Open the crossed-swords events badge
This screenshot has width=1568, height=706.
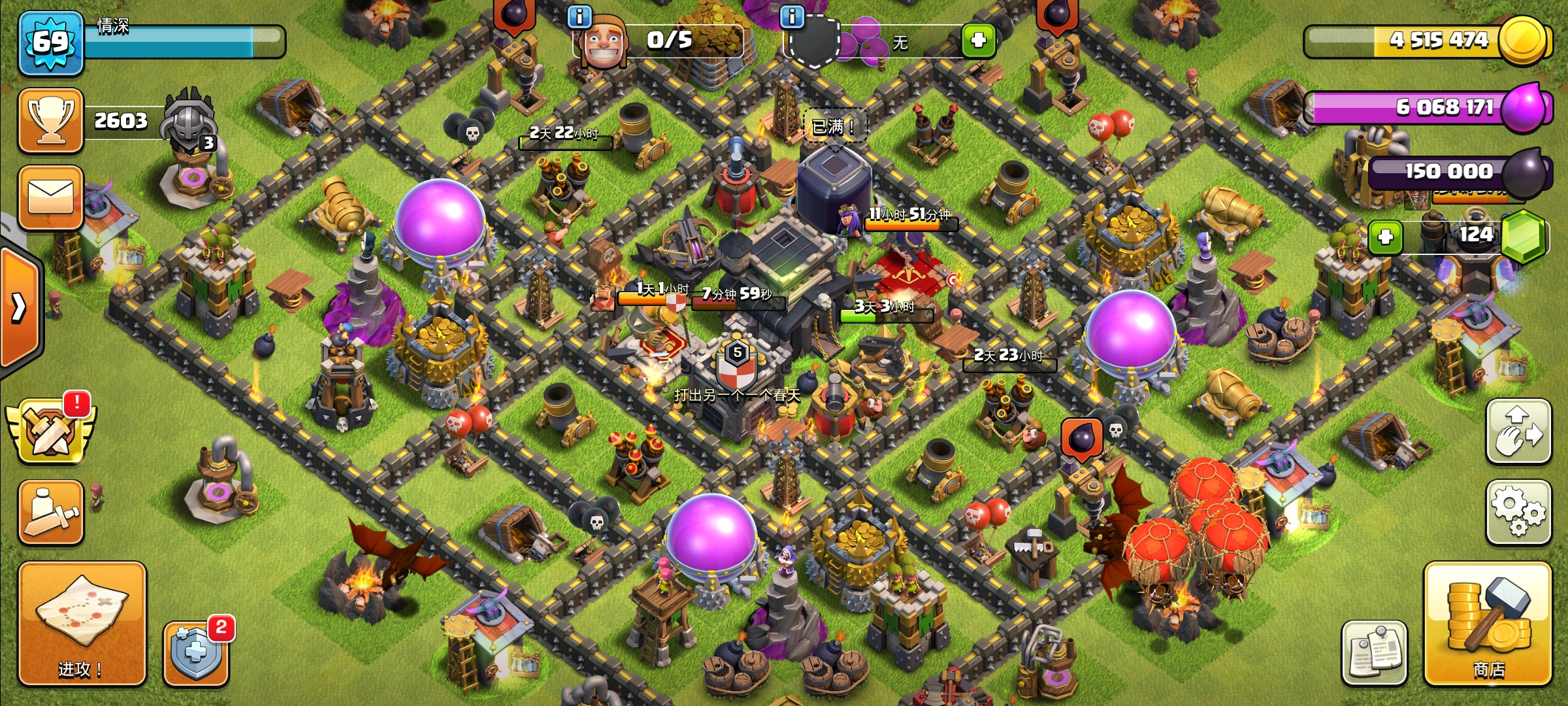tap(51, 431)
